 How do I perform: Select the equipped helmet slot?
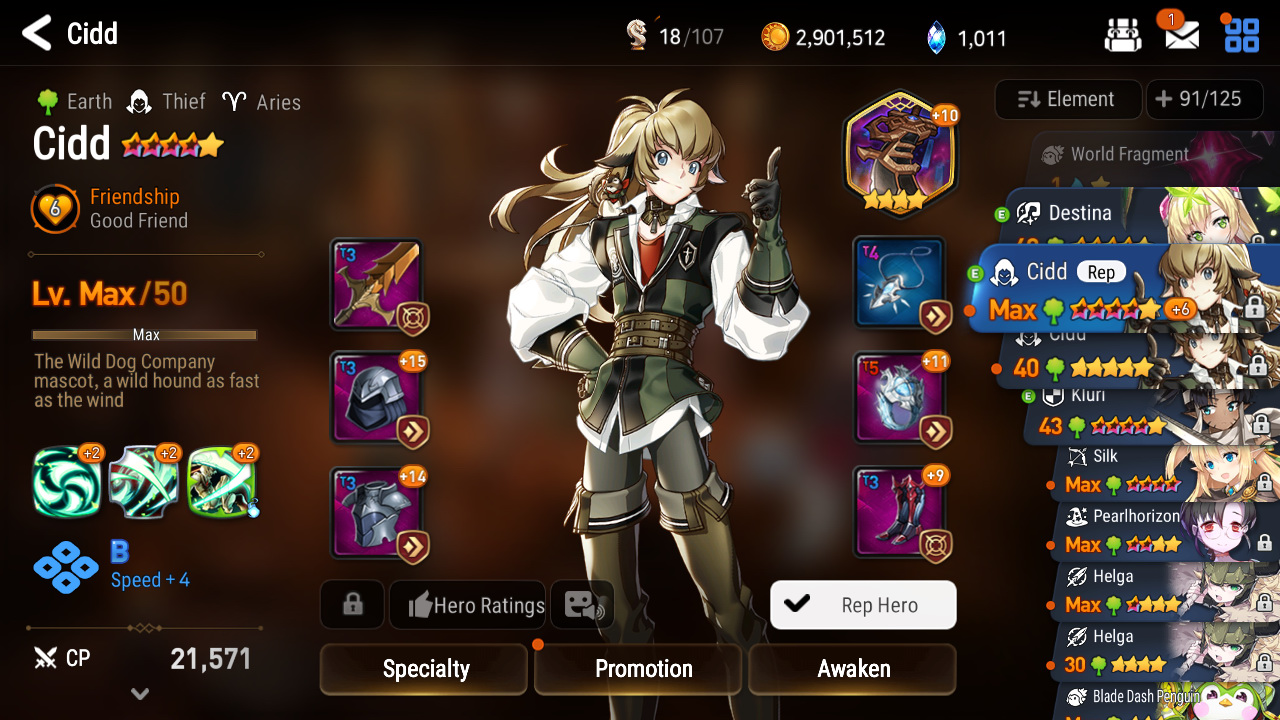tap(376, 398)
